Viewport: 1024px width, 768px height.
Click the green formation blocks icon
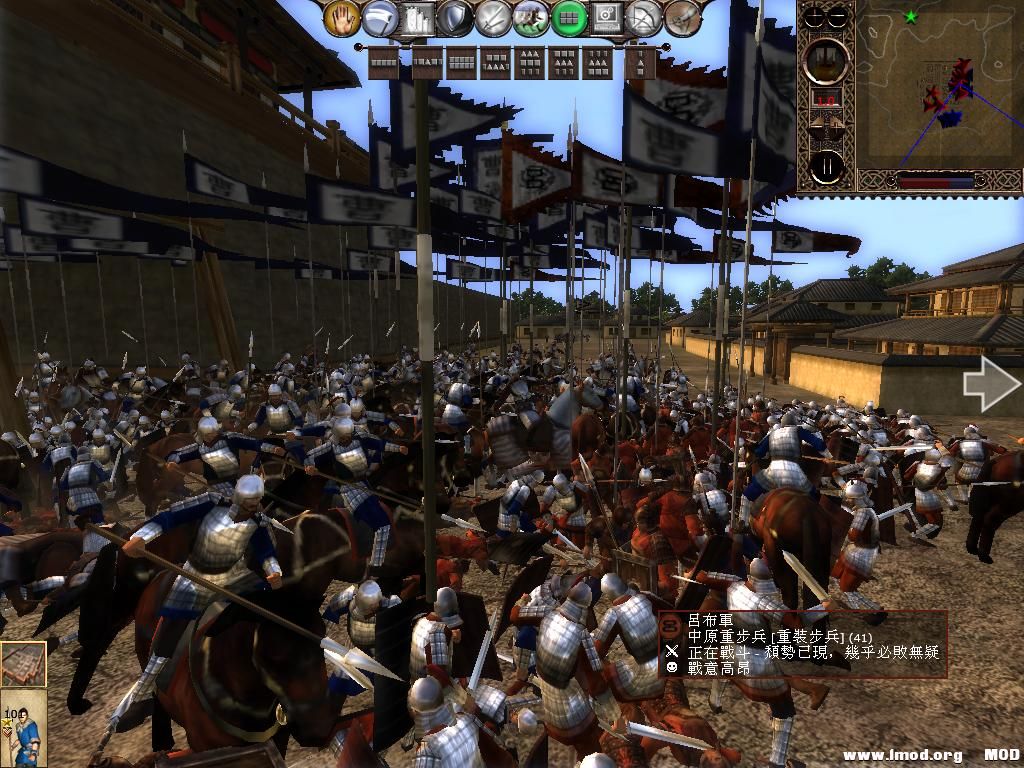[569, 17]
